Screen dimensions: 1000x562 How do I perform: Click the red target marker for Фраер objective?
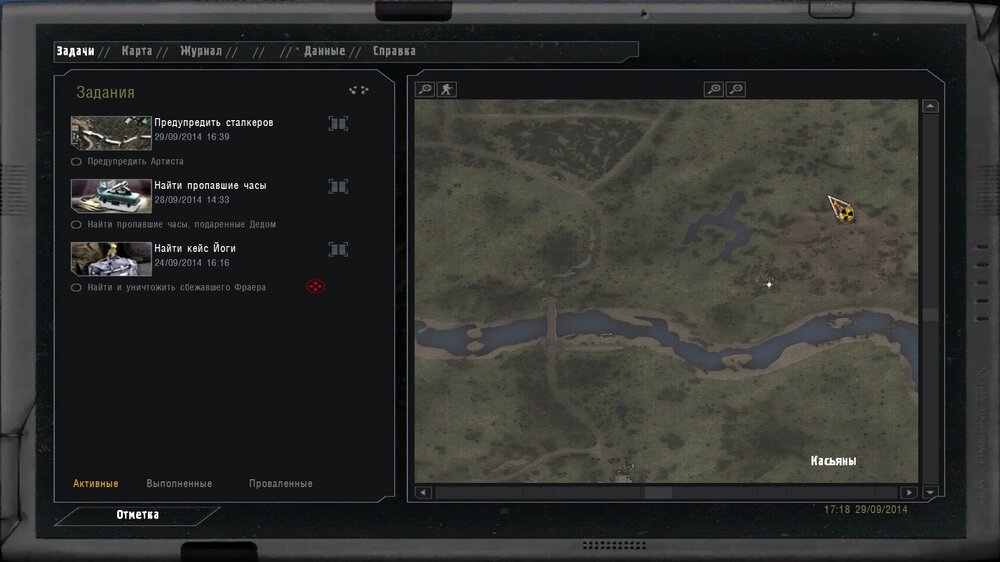pos(315,287)
